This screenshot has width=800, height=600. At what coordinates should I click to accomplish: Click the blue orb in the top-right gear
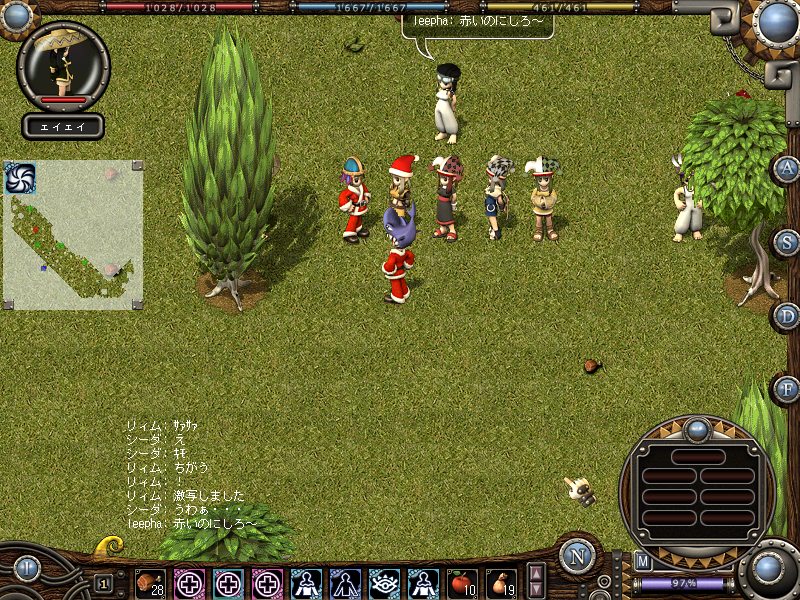[x=775, y=20]
